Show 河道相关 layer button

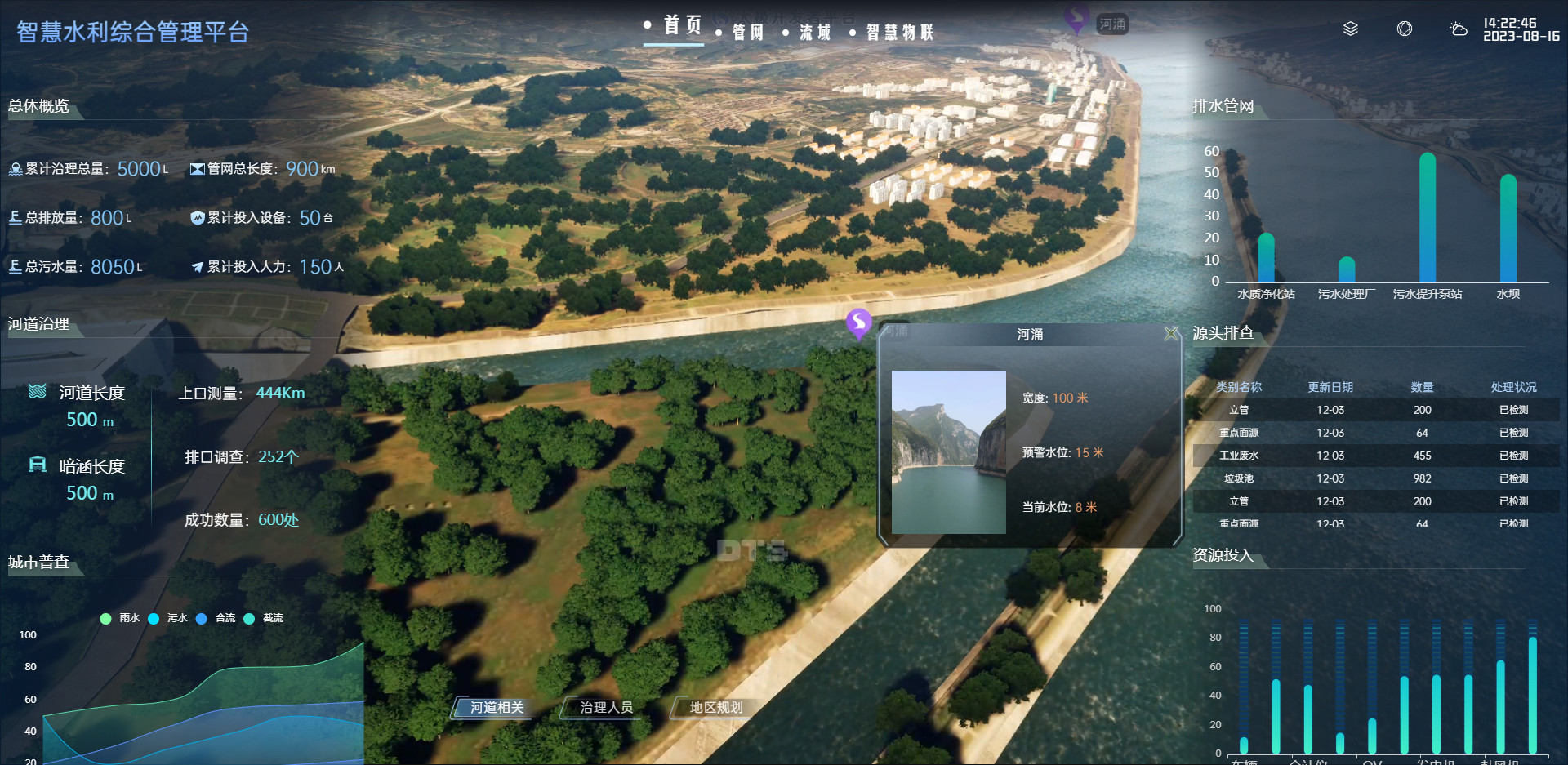pyautogui.click(x=497, y=708)
